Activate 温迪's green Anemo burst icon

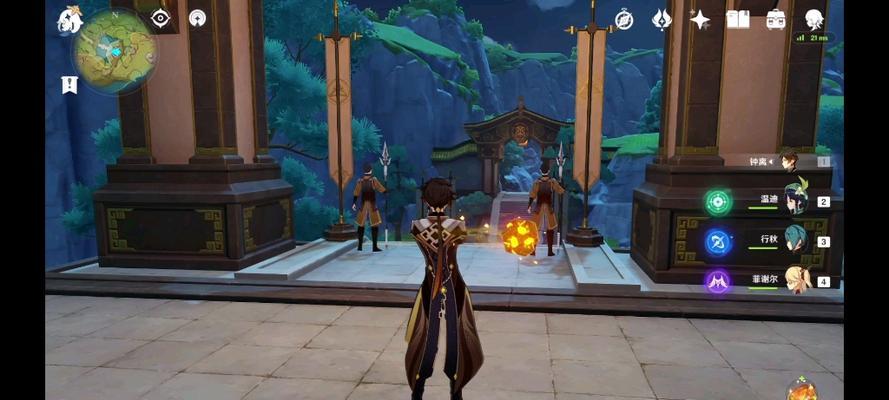[718, 201]
